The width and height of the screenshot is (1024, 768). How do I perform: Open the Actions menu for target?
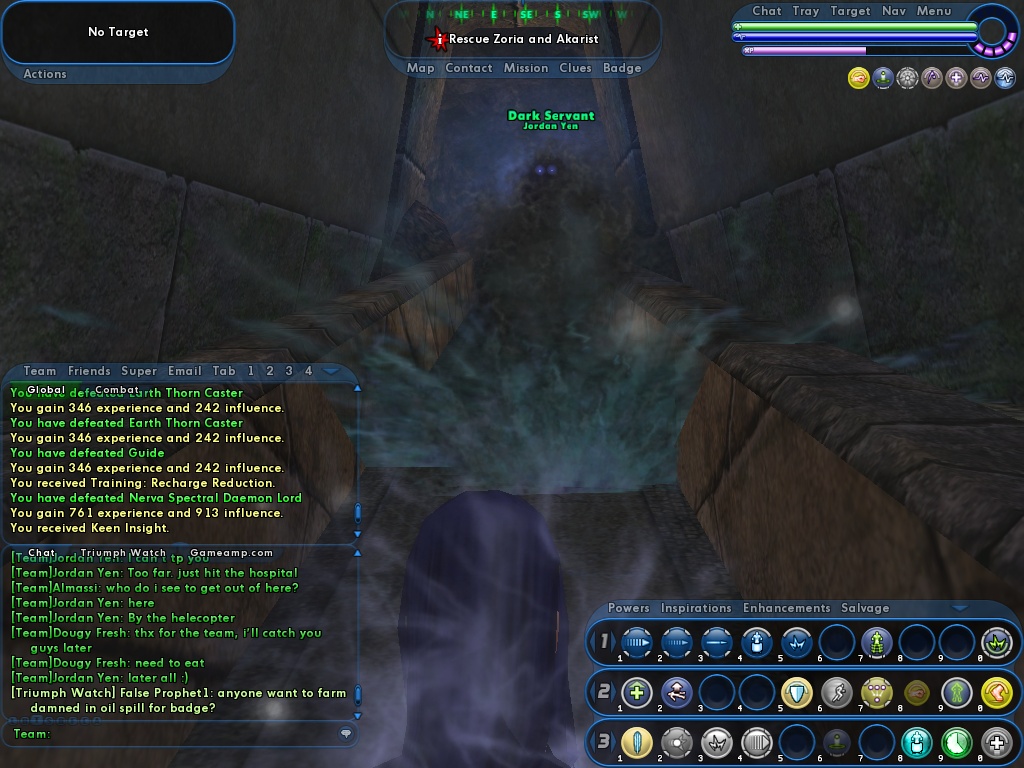click(x=45, y=74)
